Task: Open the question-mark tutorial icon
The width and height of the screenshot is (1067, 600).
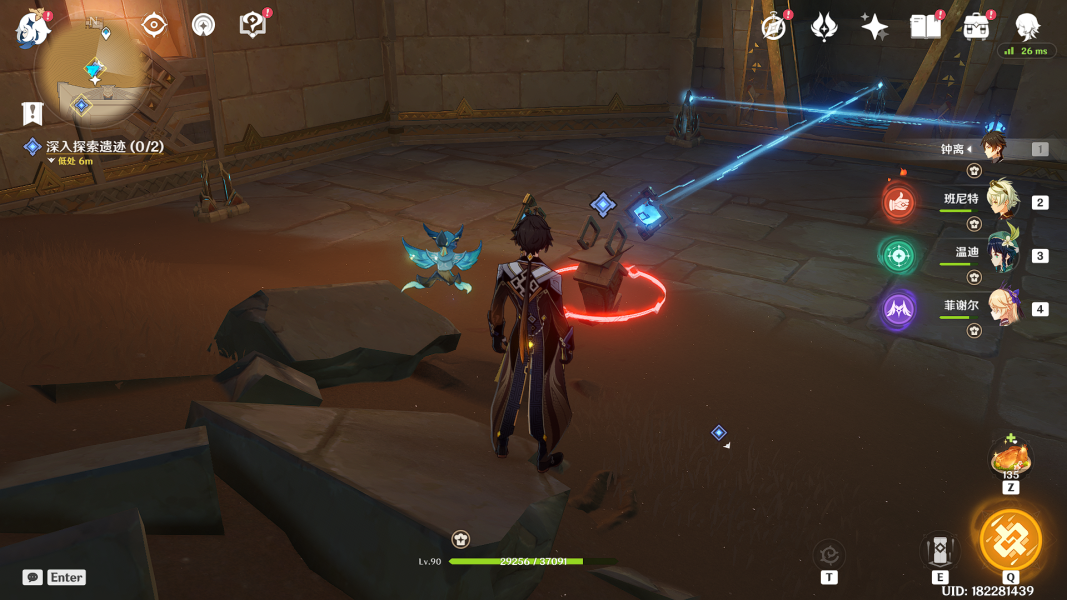Action: [x=253, y=25]
